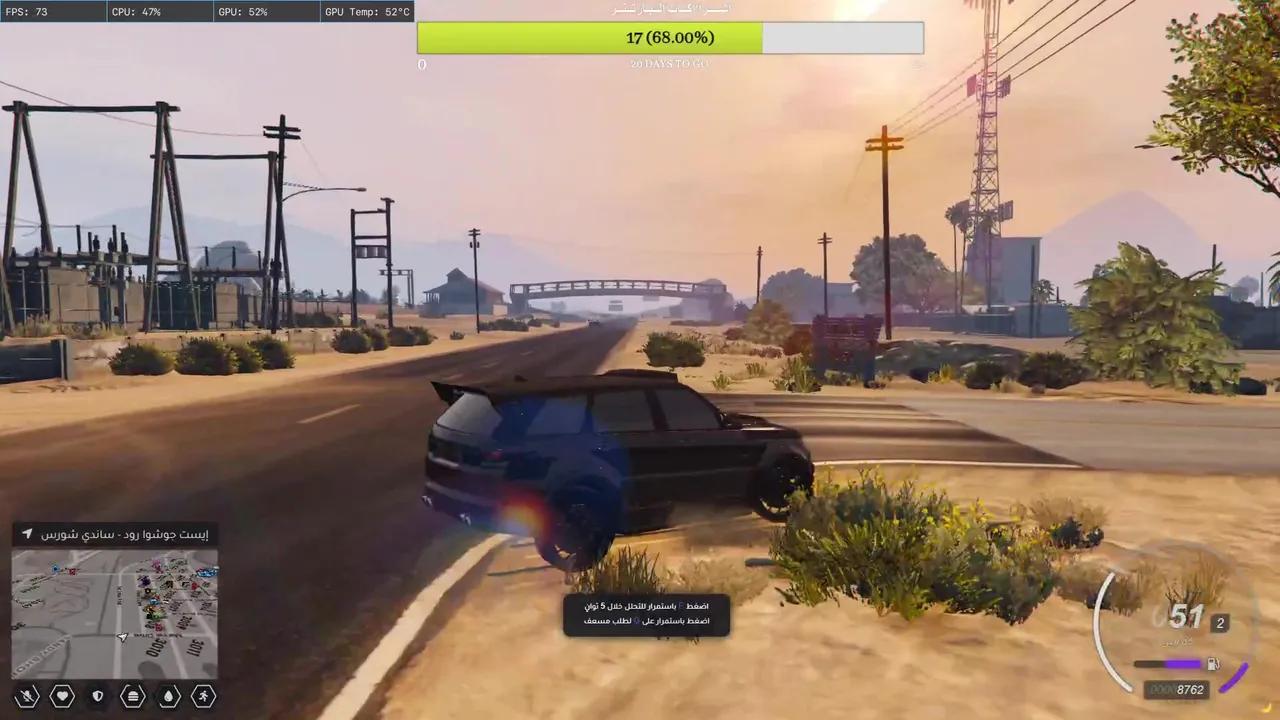
Task: Click the minimap
Action: [115, 613]
